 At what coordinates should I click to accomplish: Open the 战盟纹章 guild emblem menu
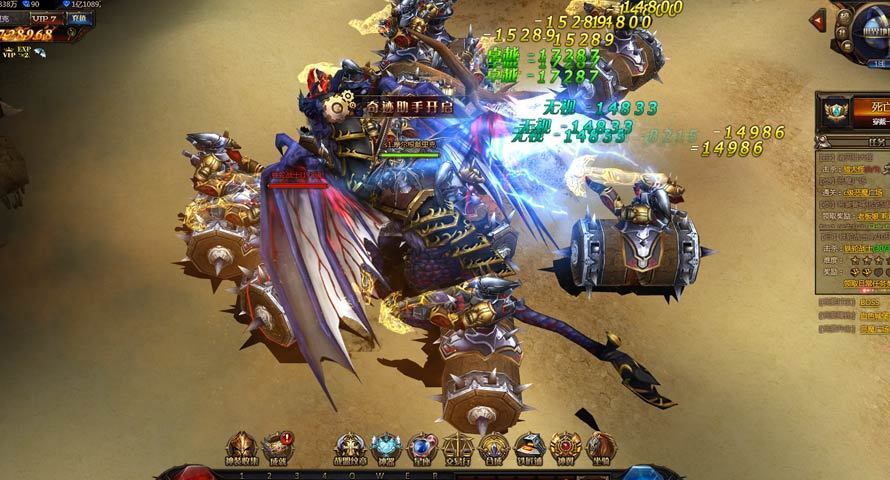[x=350, y=446]
